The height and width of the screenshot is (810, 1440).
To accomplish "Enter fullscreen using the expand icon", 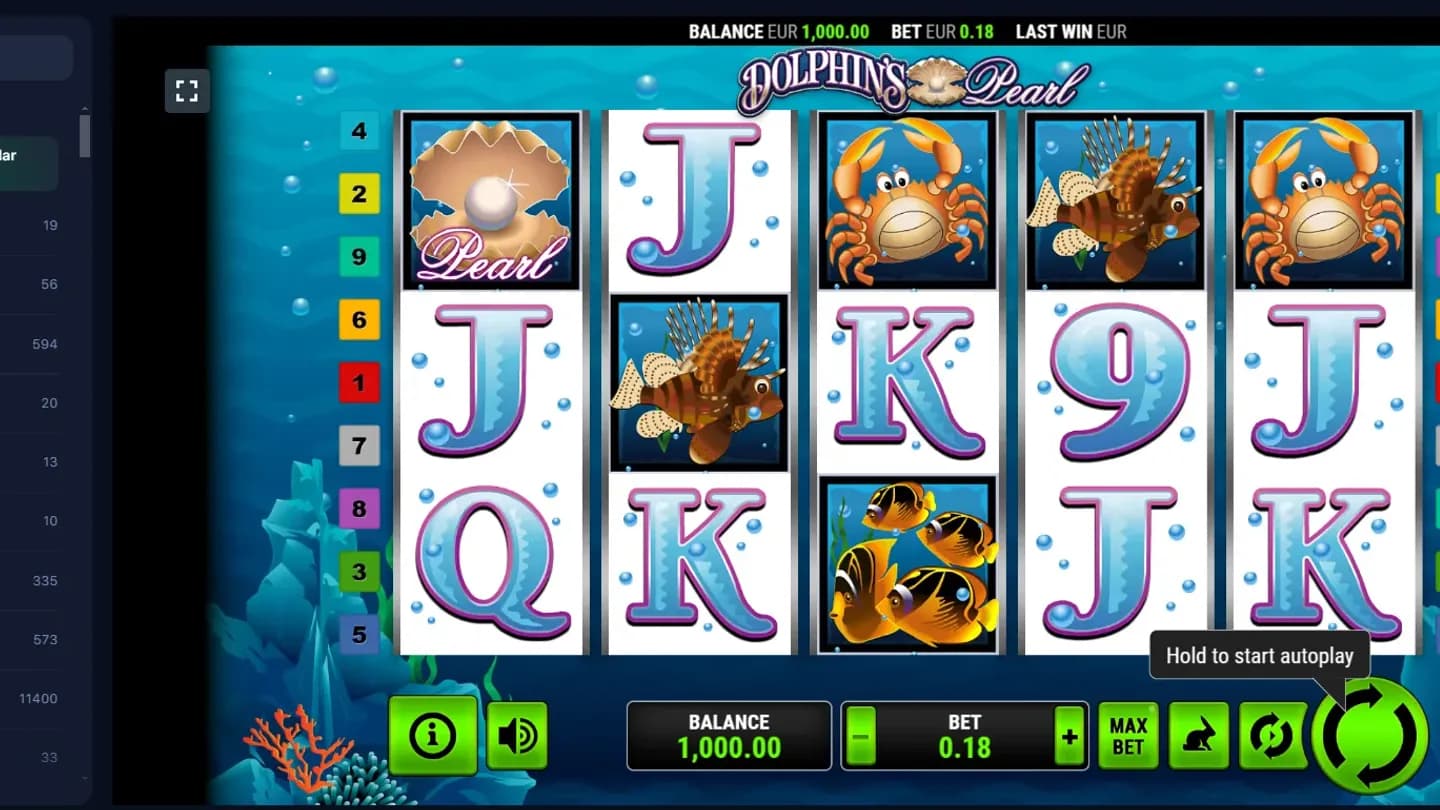I will pyautogui.click(x=187, y=90).
